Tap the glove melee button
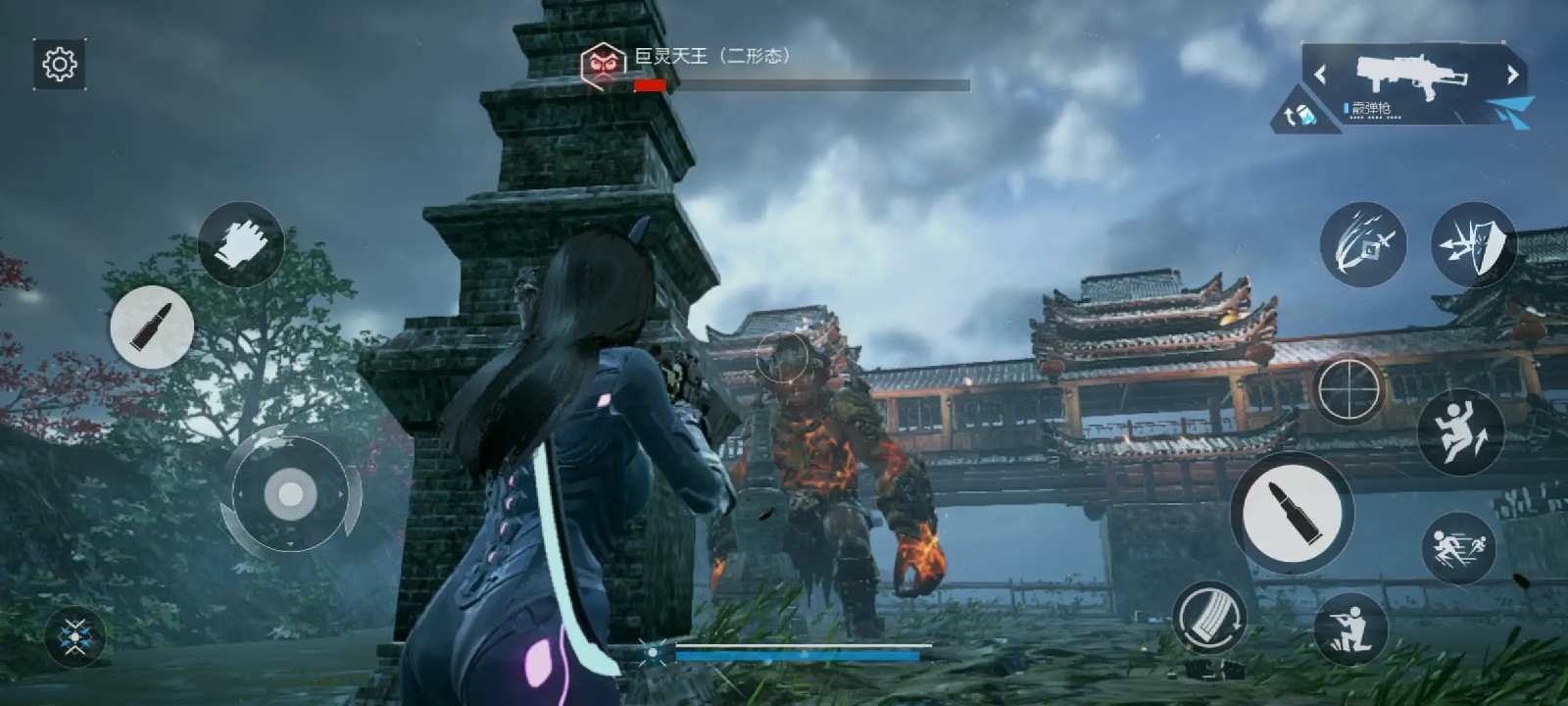Image resolution: width=1568 pixels, height=706 pixels. tap(240, 244)
